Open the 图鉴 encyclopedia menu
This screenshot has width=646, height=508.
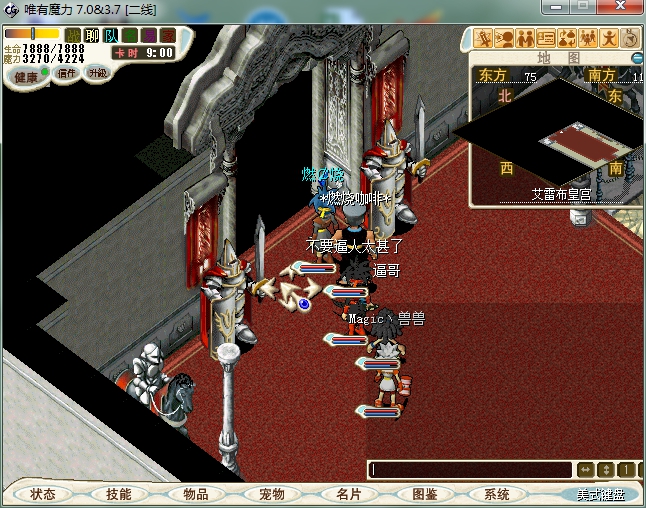424,494
